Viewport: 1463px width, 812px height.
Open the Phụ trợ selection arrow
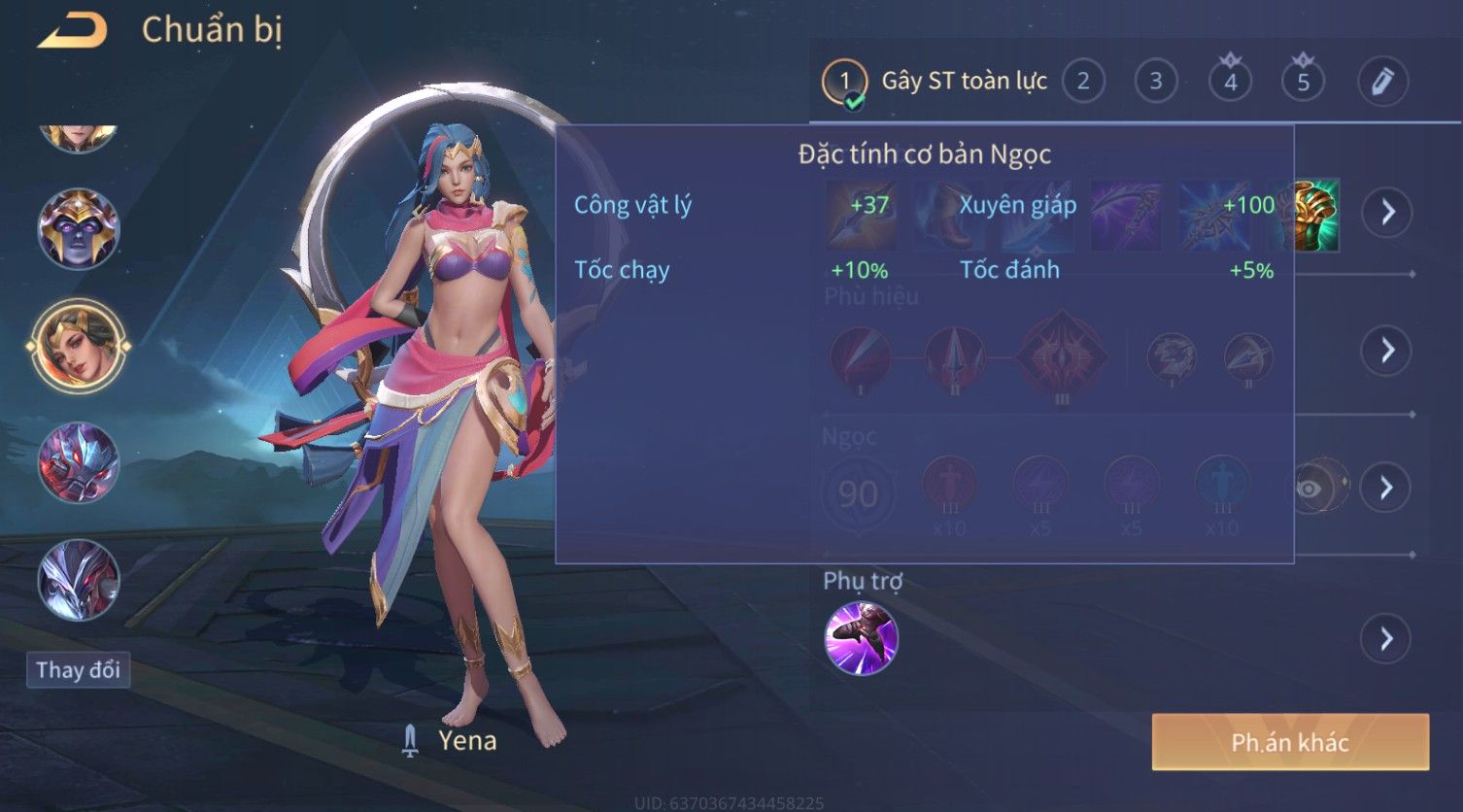1387,638
